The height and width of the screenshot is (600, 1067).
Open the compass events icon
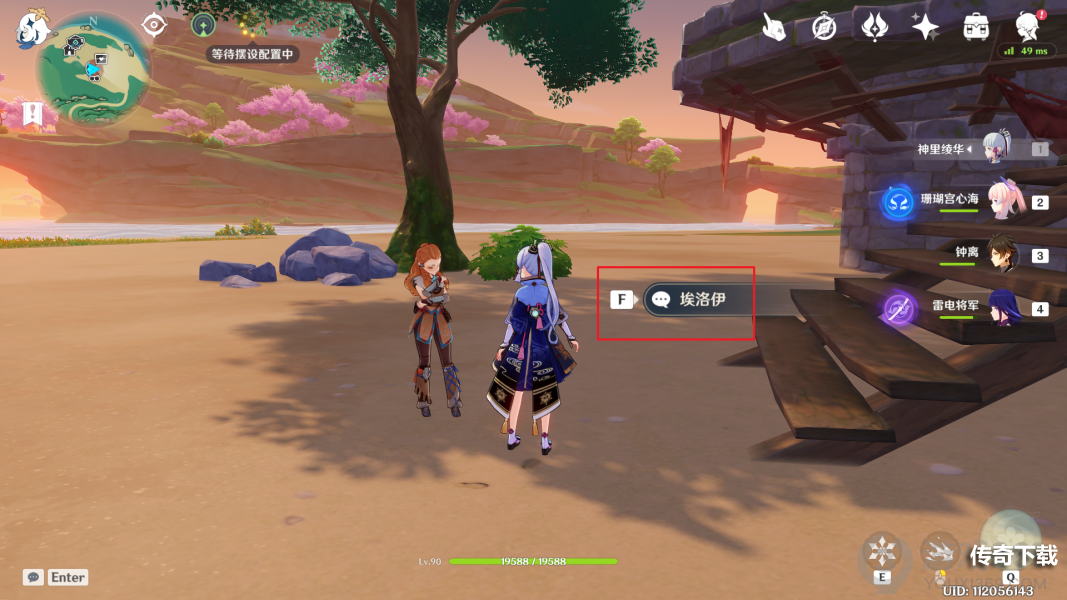click(x=824, y=27)
